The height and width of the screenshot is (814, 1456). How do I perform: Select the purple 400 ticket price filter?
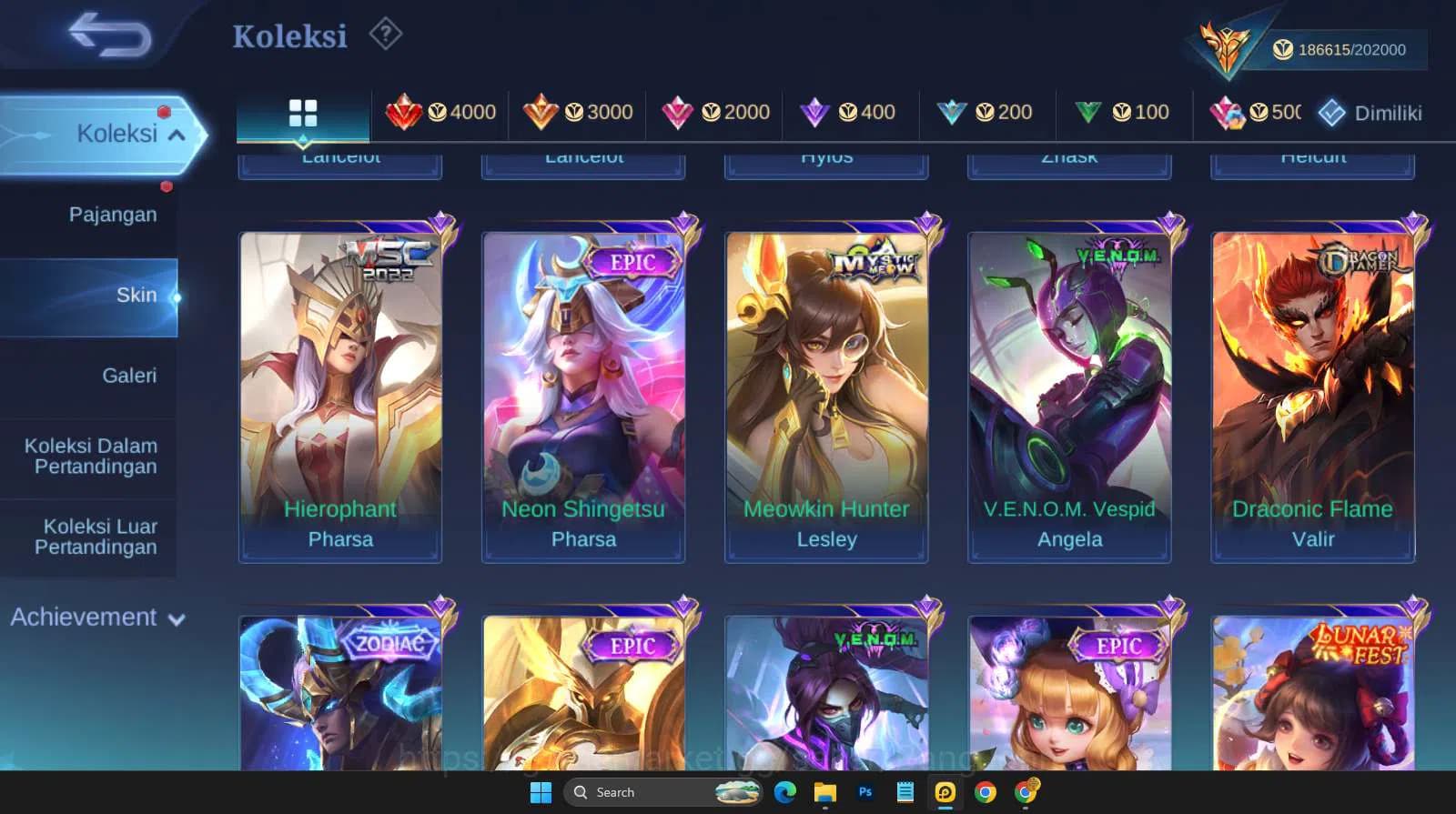point(850,112)
